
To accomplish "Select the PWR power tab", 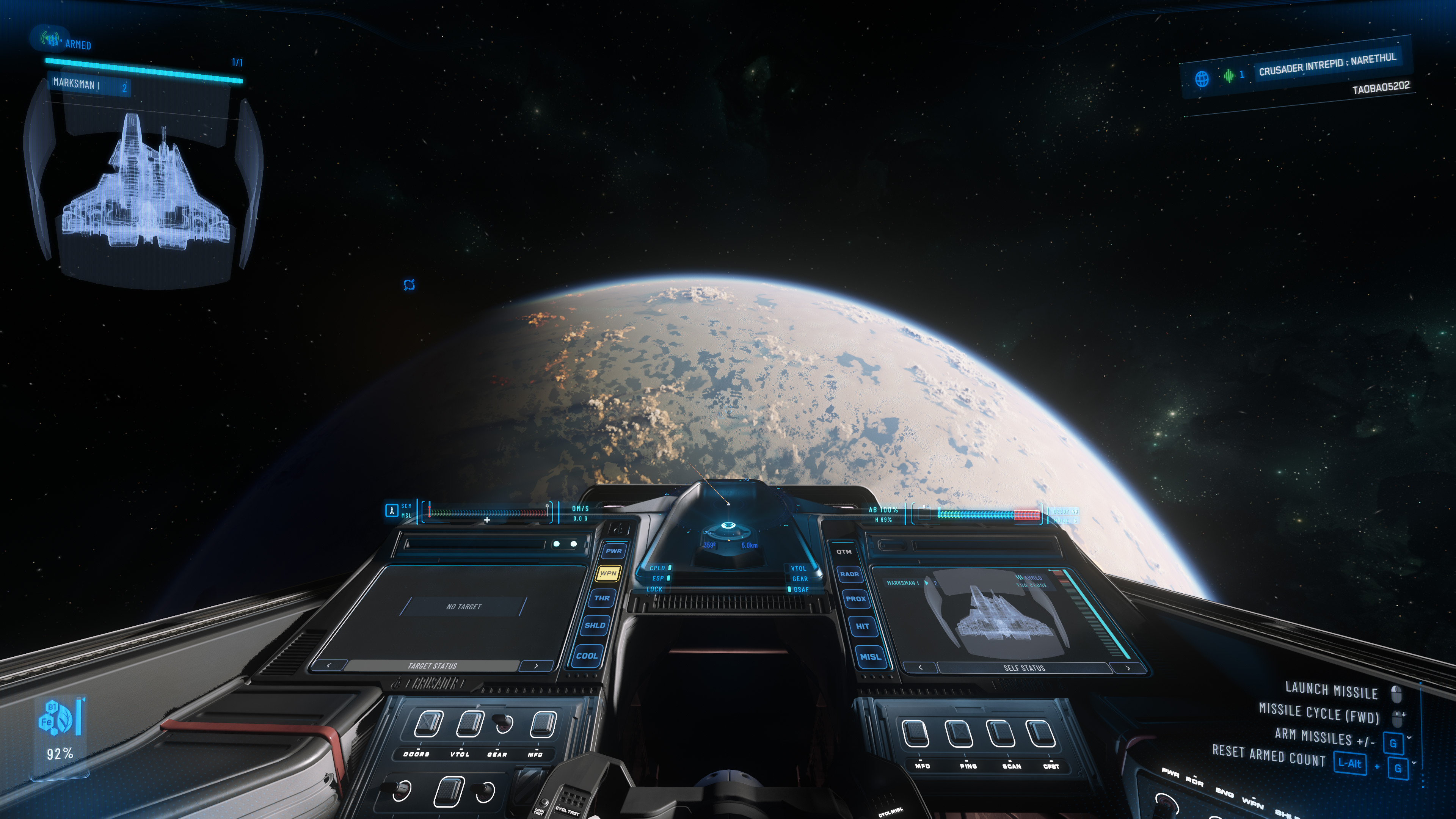I will [613, 551].
